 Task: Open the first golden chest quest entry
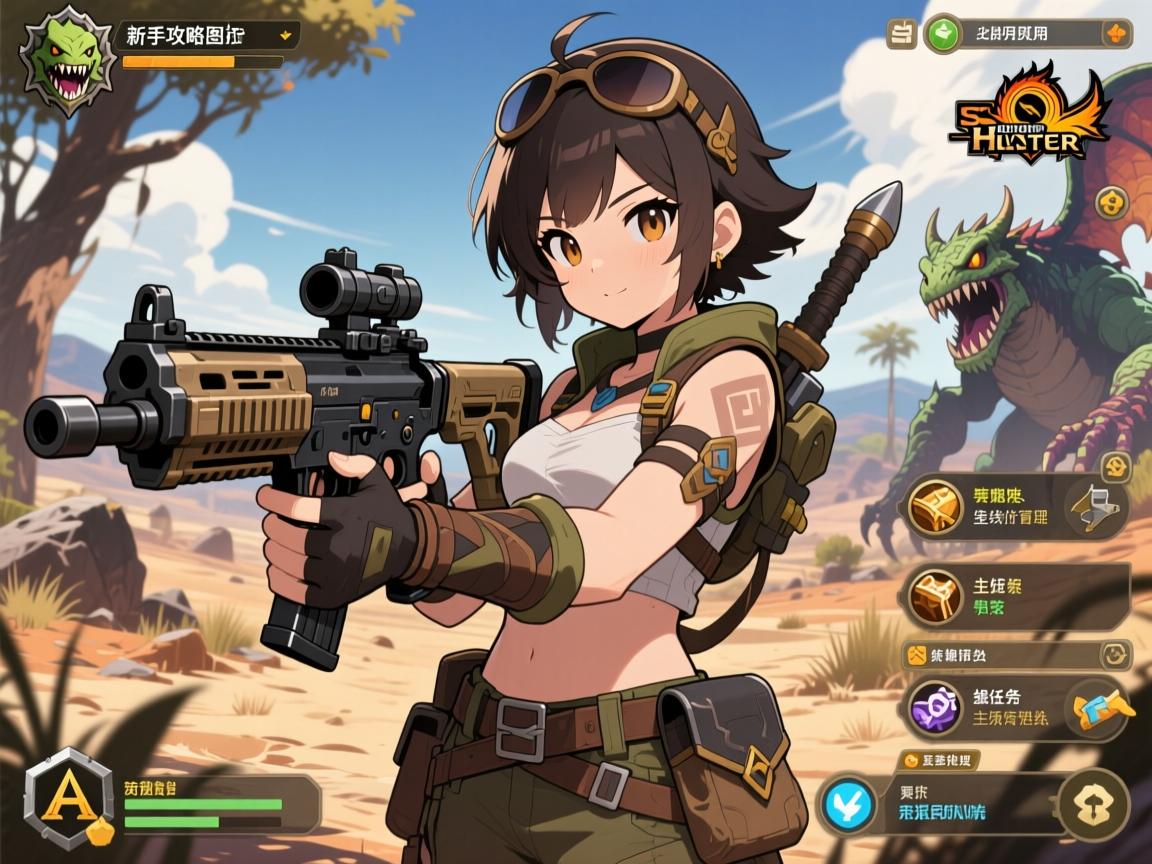tap(936, 509)
